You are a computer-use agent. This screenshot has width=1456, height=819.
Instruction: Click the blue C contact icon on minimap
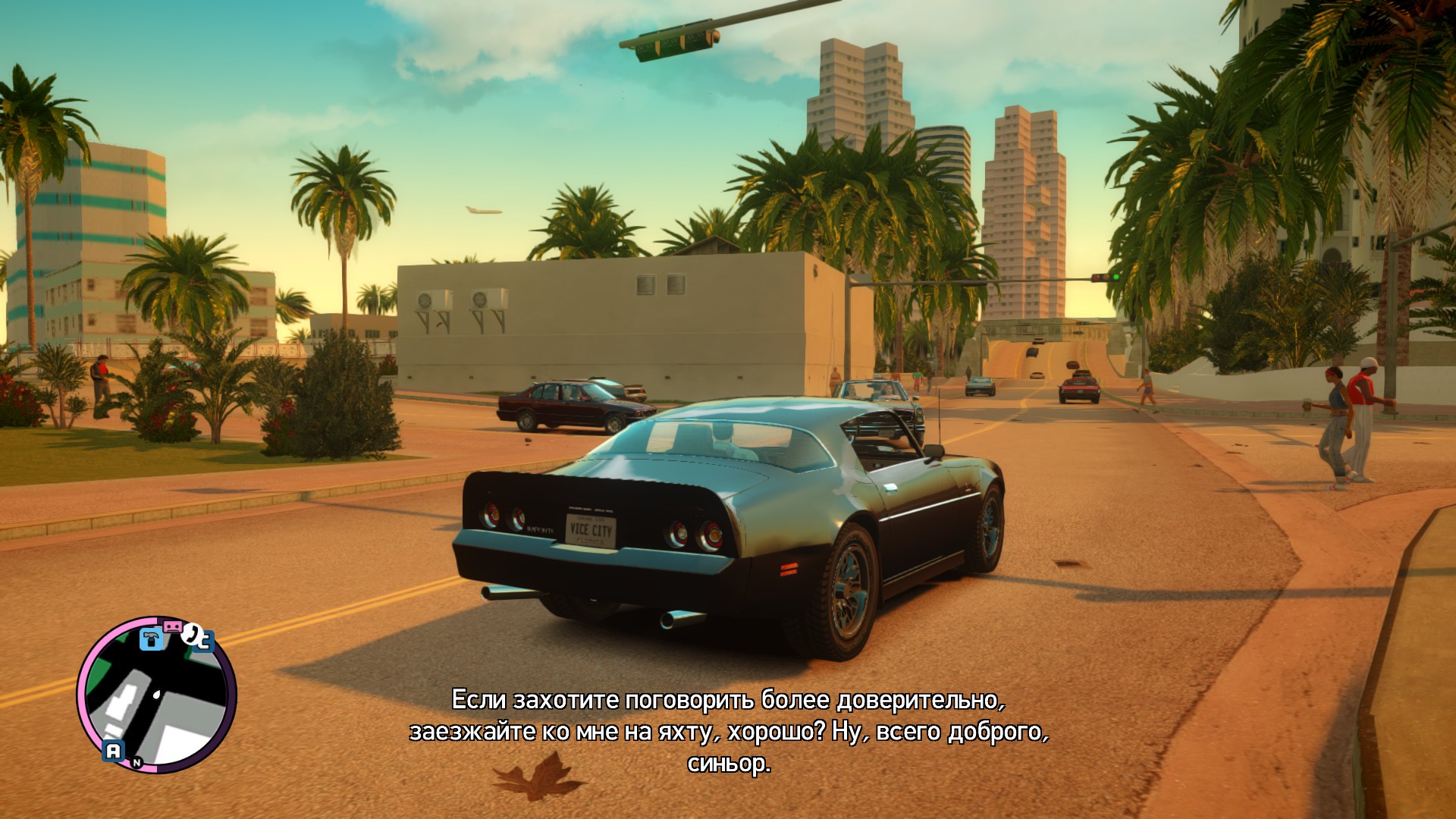pos(204,642)
